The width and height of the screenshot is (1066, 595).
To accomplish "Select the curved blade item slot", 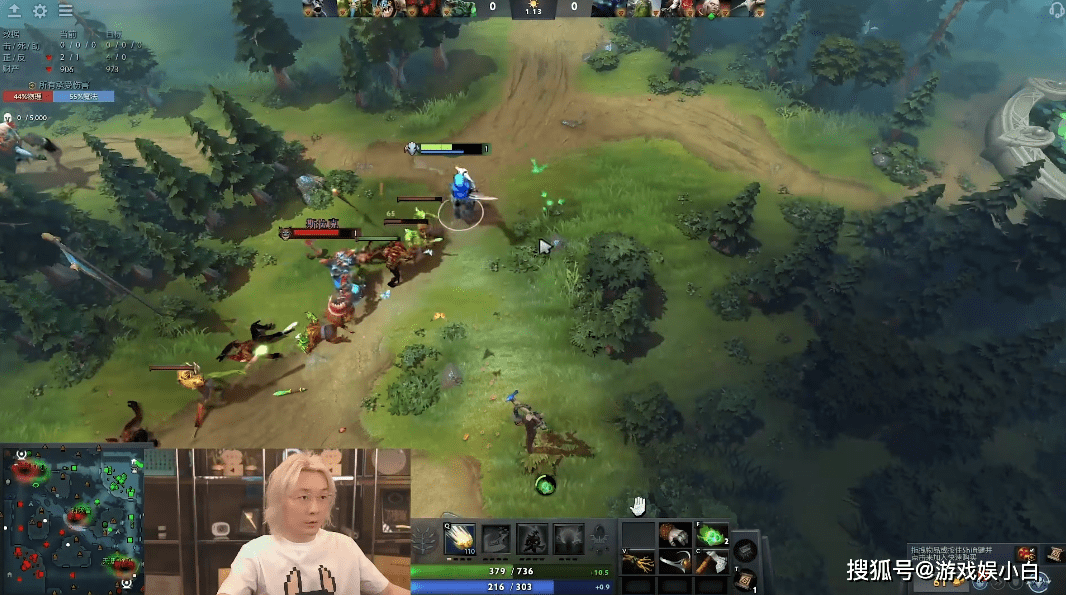I will (x=674, y=562).
